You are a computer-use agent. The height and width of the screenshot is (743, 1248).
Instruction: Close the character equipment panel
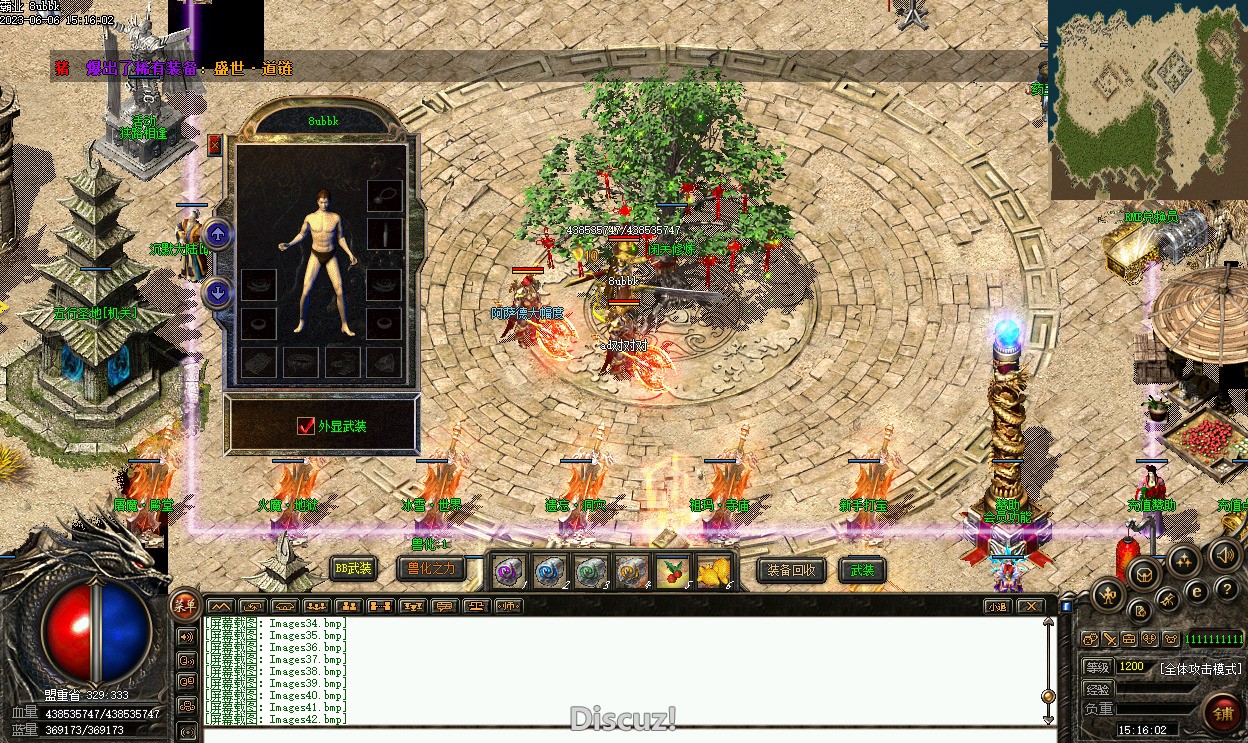(x=214, y=145)
